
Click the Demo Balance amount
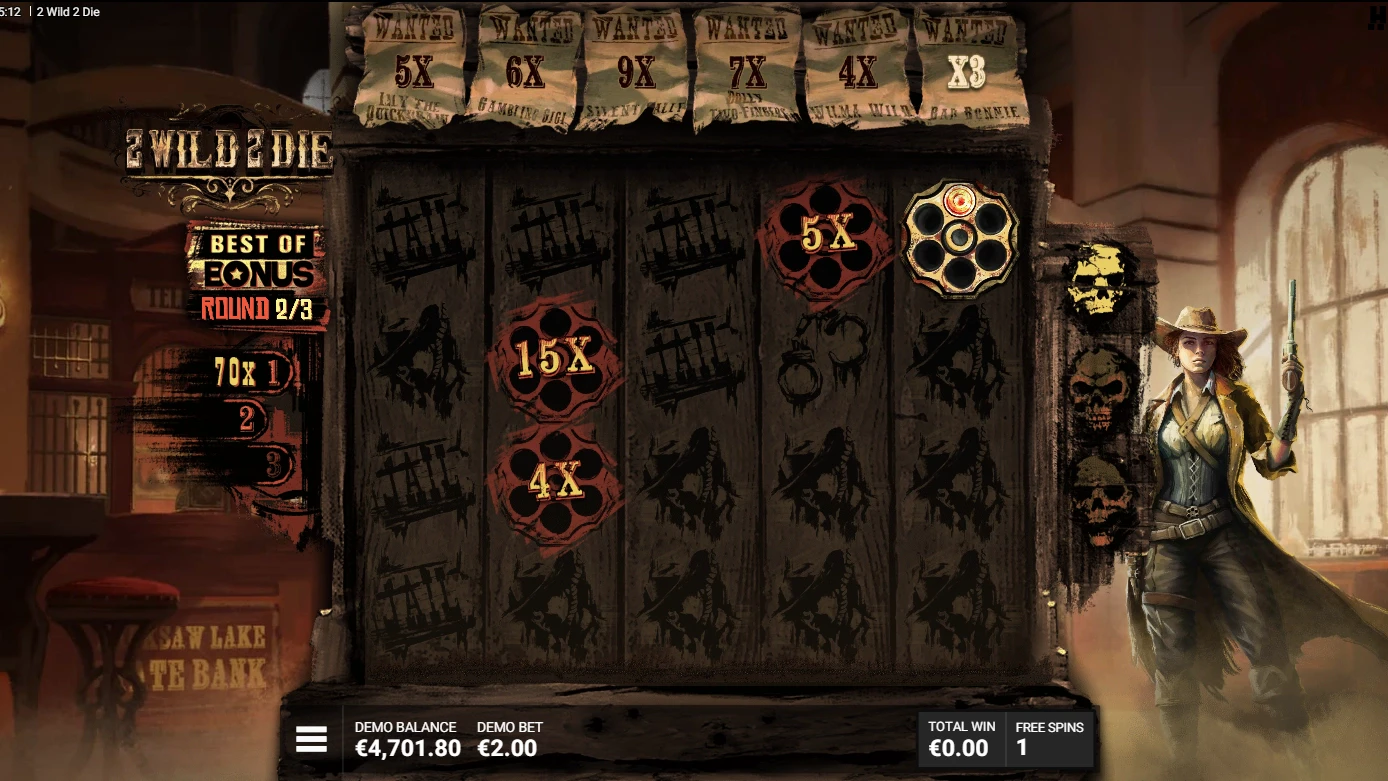click(406, 746)
